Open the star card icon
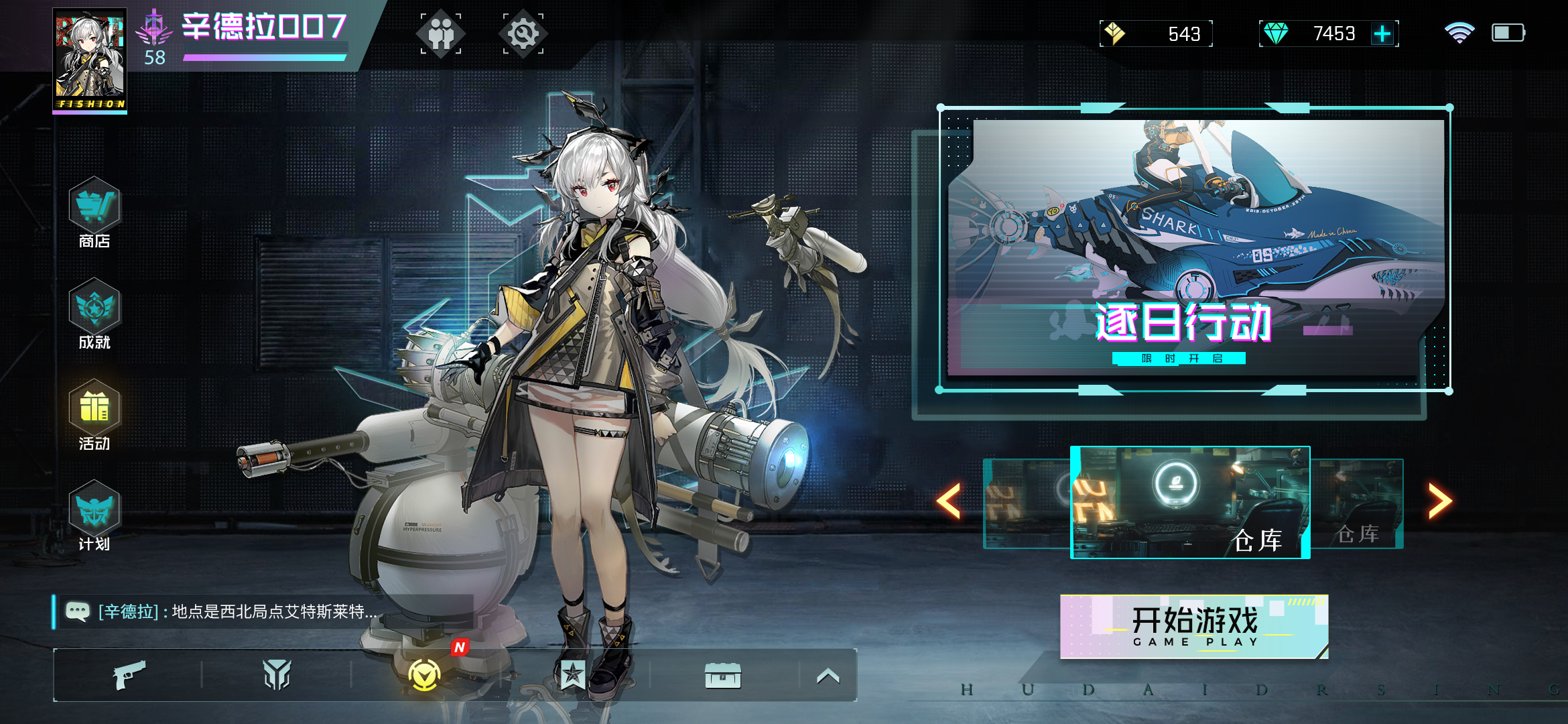Viewport: 1568px width, 724px height. (x=573, y=675)
